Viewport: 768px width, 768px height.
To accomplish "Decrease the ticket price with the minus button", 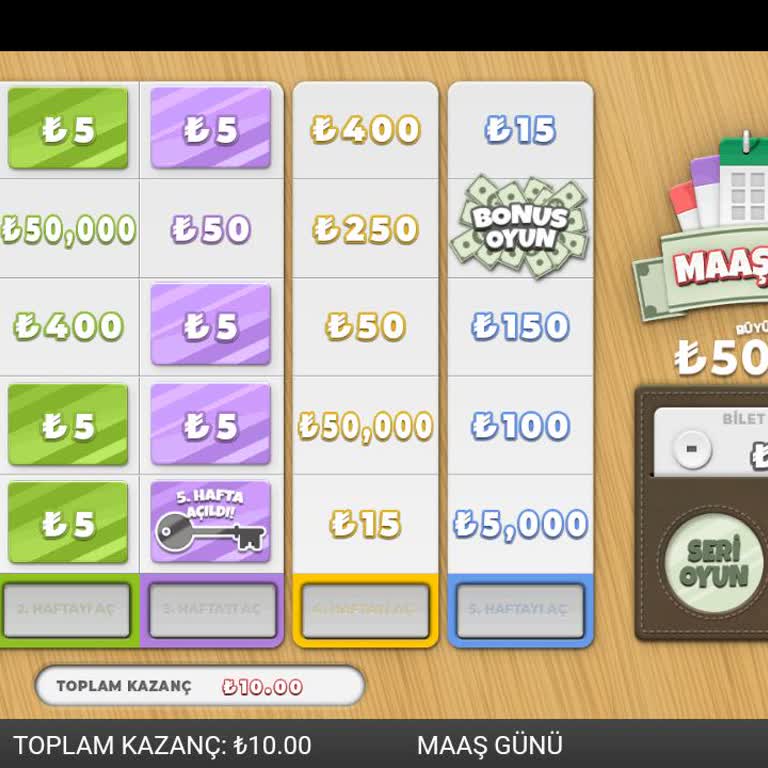I will click(689, 450).
